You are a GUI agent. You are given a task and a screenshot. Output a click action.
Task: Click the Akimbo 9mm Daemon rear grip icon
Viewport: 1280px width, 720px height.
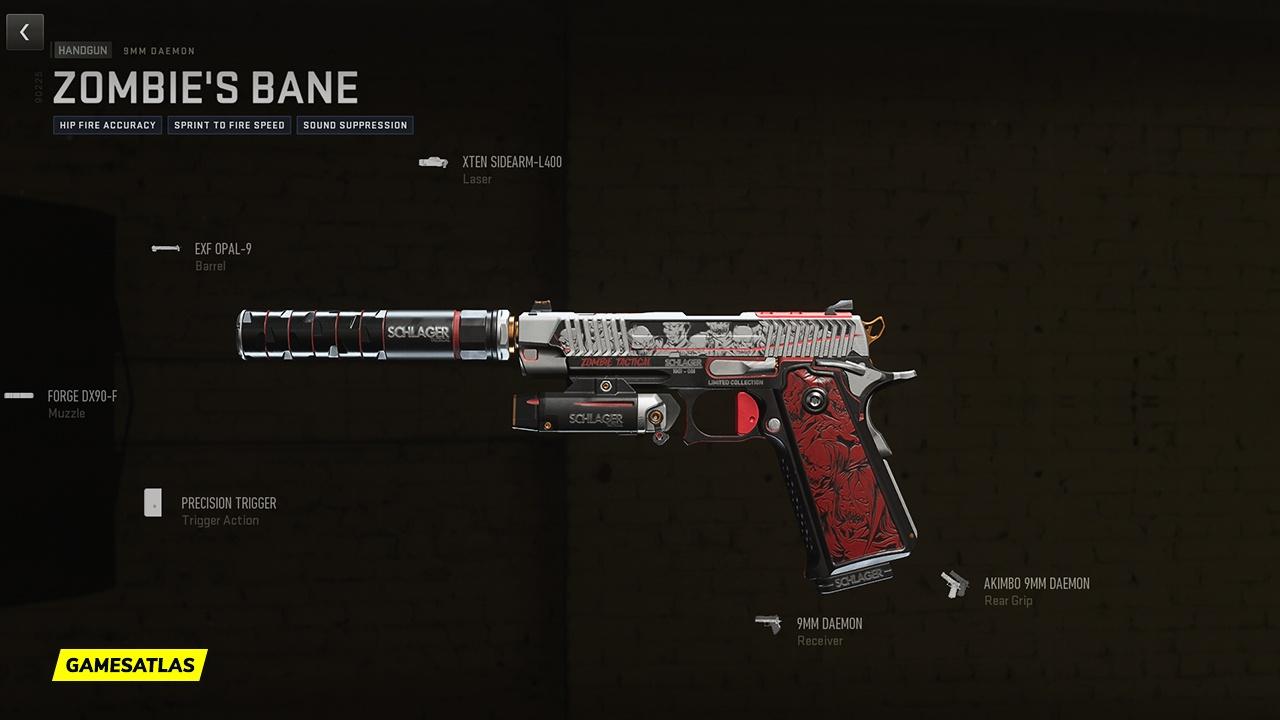[x=954, y=583]
